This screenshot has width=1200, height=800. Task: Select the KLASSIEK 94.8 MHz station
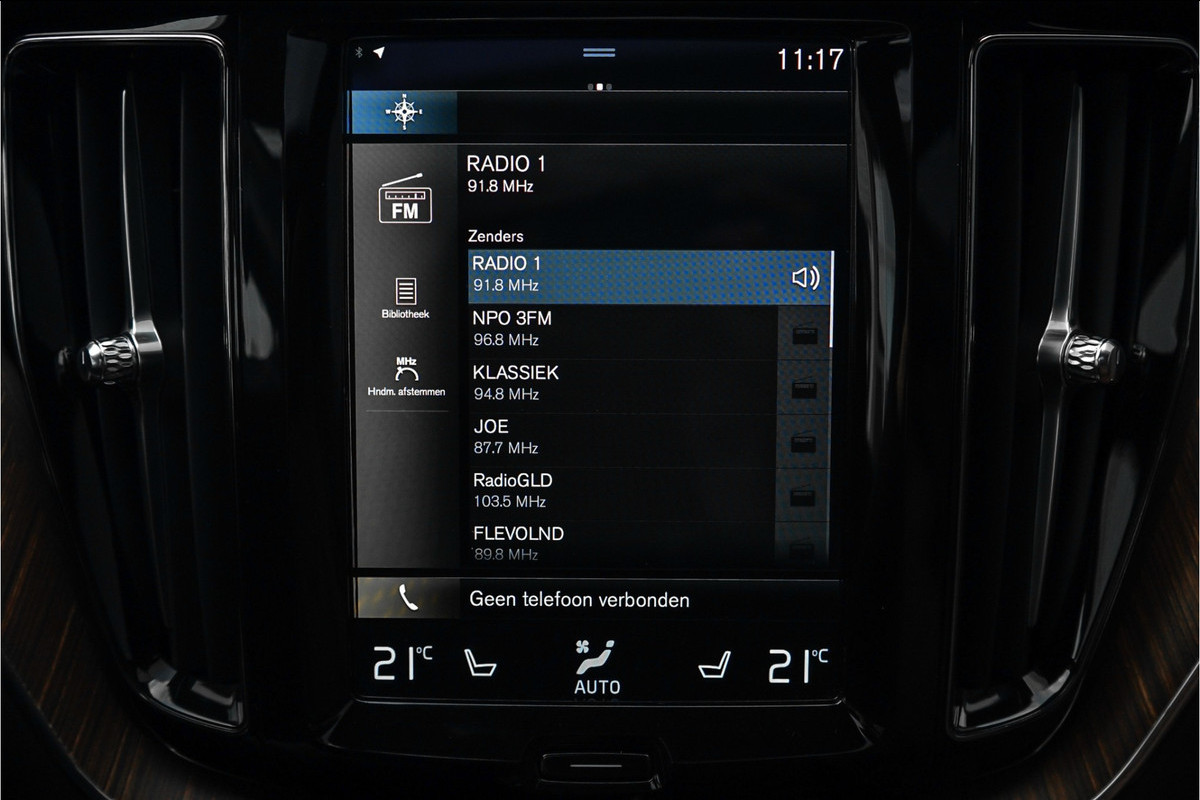(620, 383)
